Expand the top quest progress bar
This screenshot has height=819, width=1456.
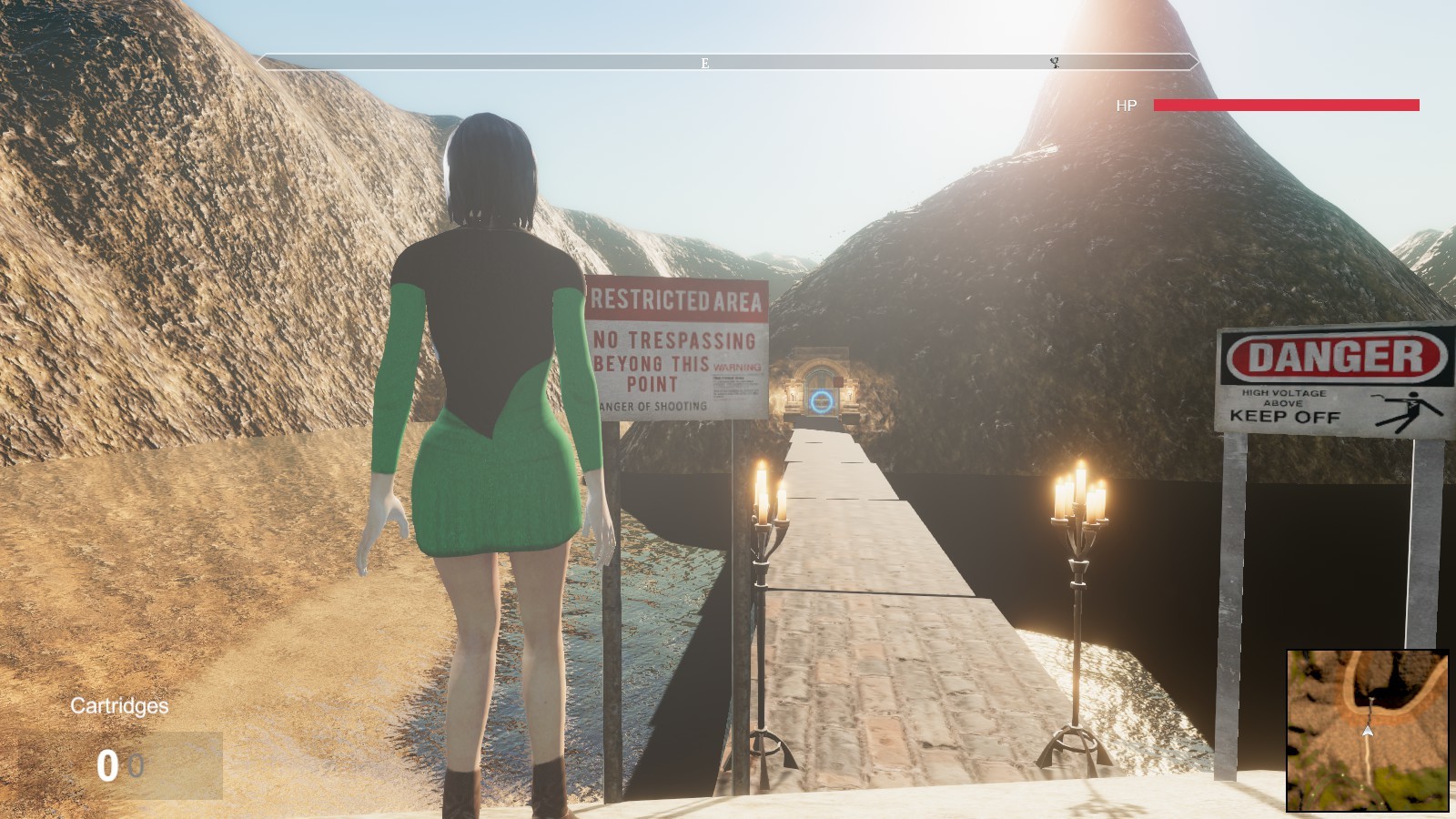point(728,63)
